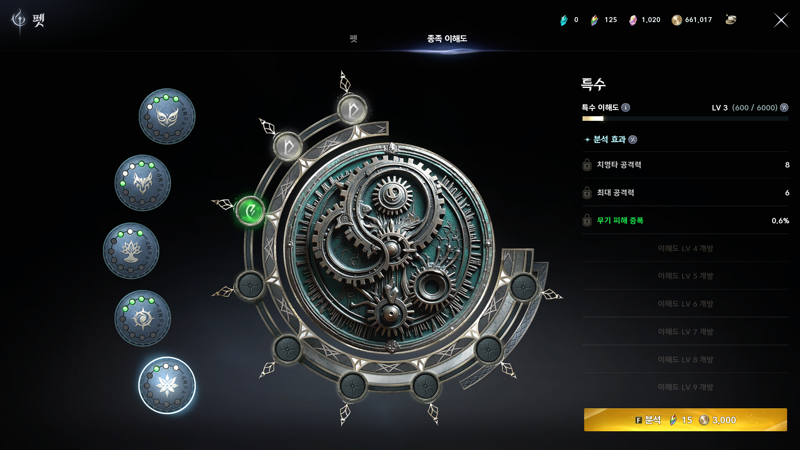Image resolution: width=800 pixels, height=450 pixels.
Task: Open the round icon beside 분석 효과
Action: pyautogui.click(x=632, y=140)
